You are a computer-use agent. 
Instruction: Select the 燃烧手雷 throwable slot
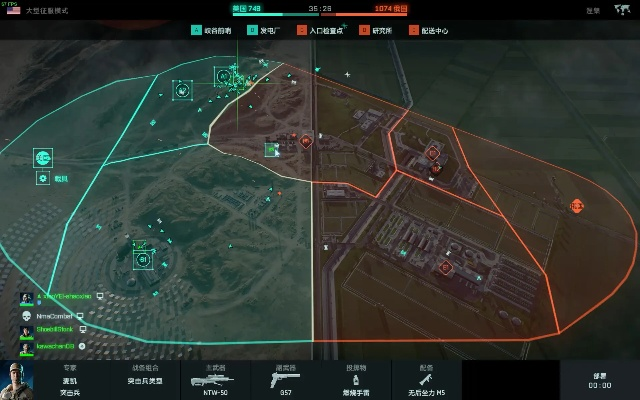coord(356,379)
